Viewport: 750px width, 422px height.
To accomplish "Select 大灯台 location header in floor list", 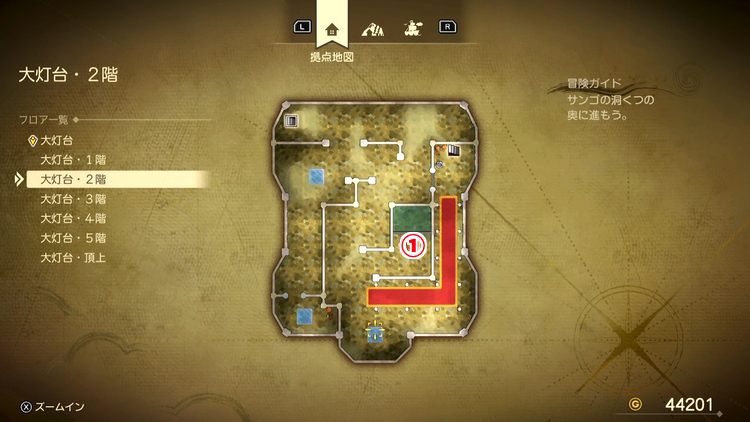I will click(57, 141).
